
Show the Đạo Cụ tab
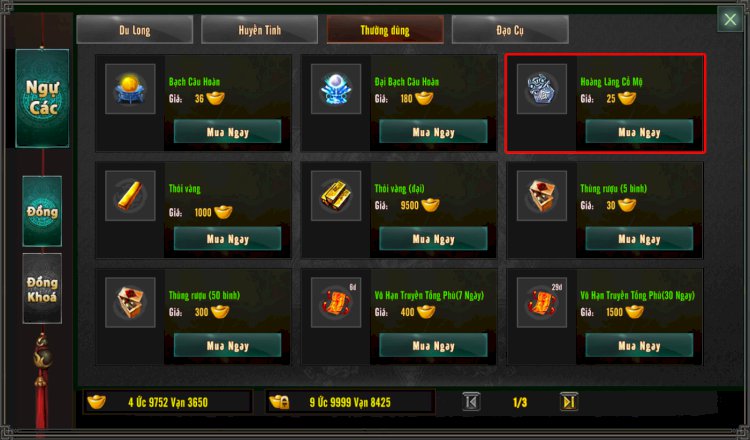(x=511, y=30)
